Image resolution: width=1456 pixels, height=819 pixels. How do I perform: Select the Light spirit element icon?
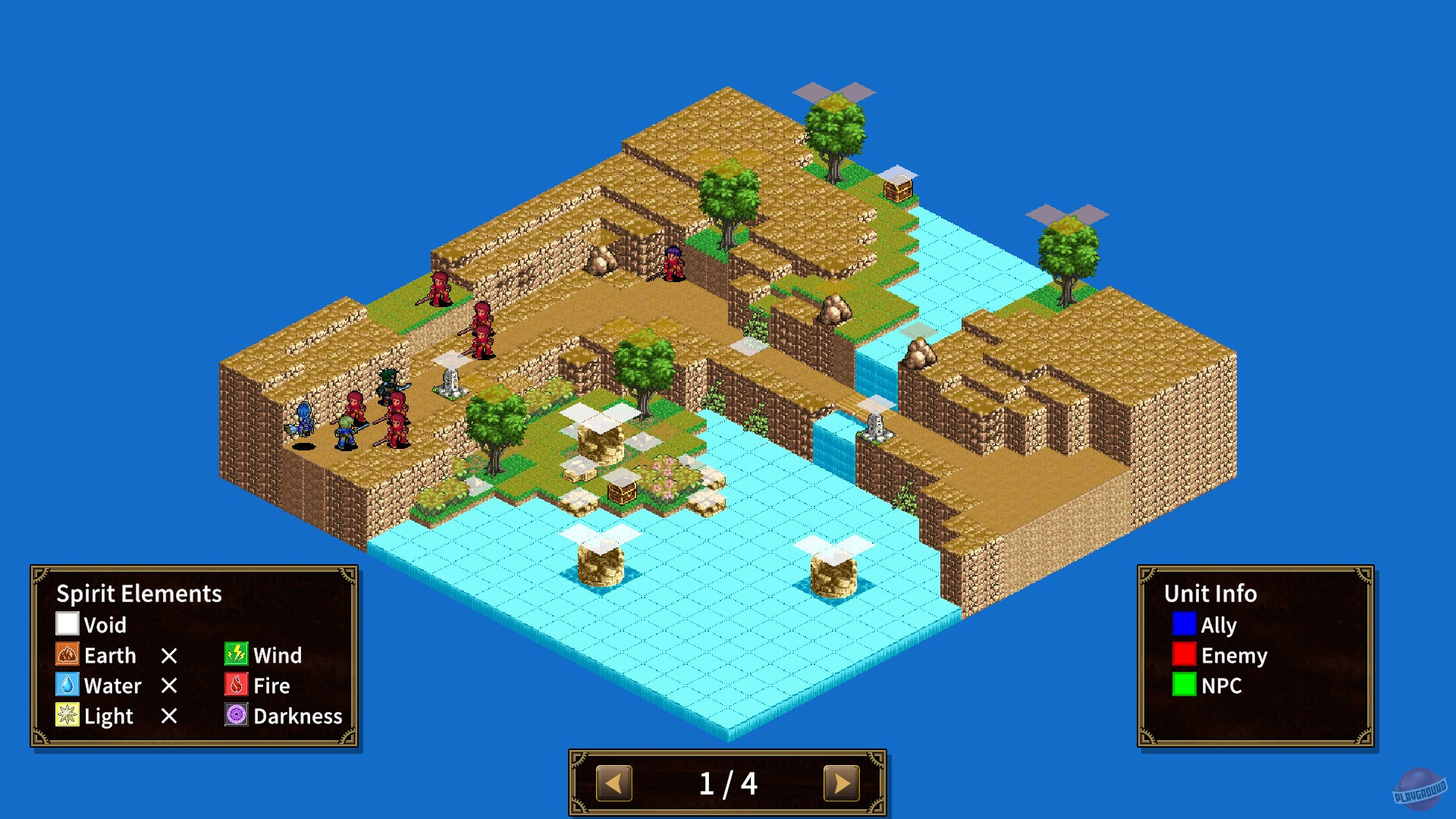coord(67,716)
